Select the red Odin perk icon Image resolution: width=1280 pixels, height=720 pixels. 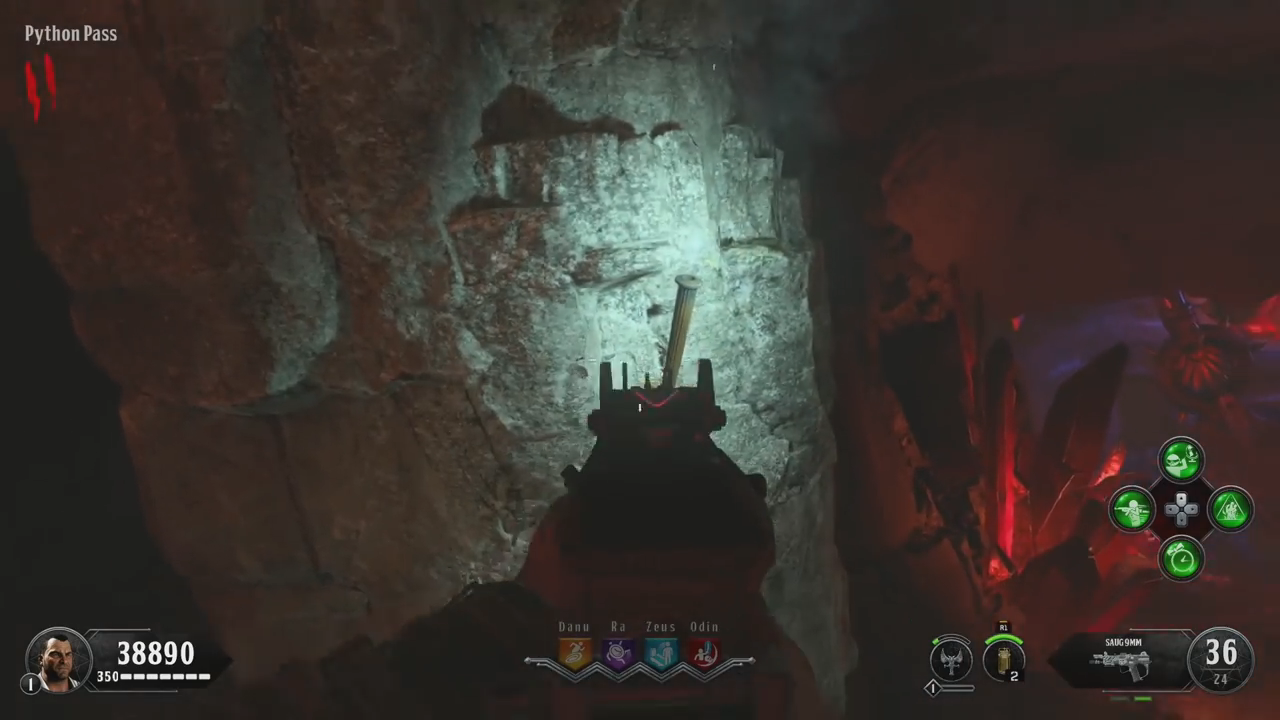[x=704, y=653]
